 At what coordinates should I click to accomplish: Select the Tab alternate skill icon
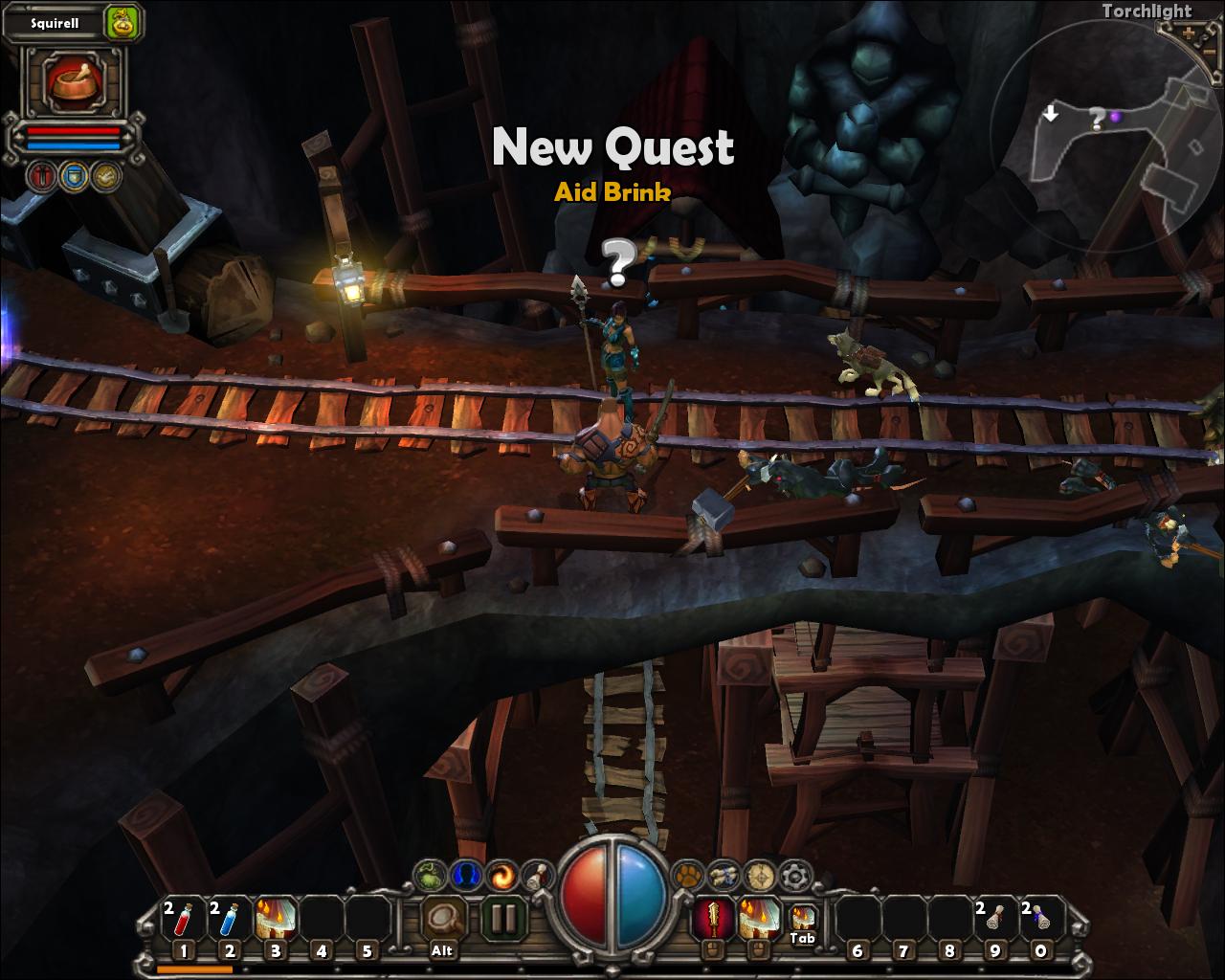802,920
